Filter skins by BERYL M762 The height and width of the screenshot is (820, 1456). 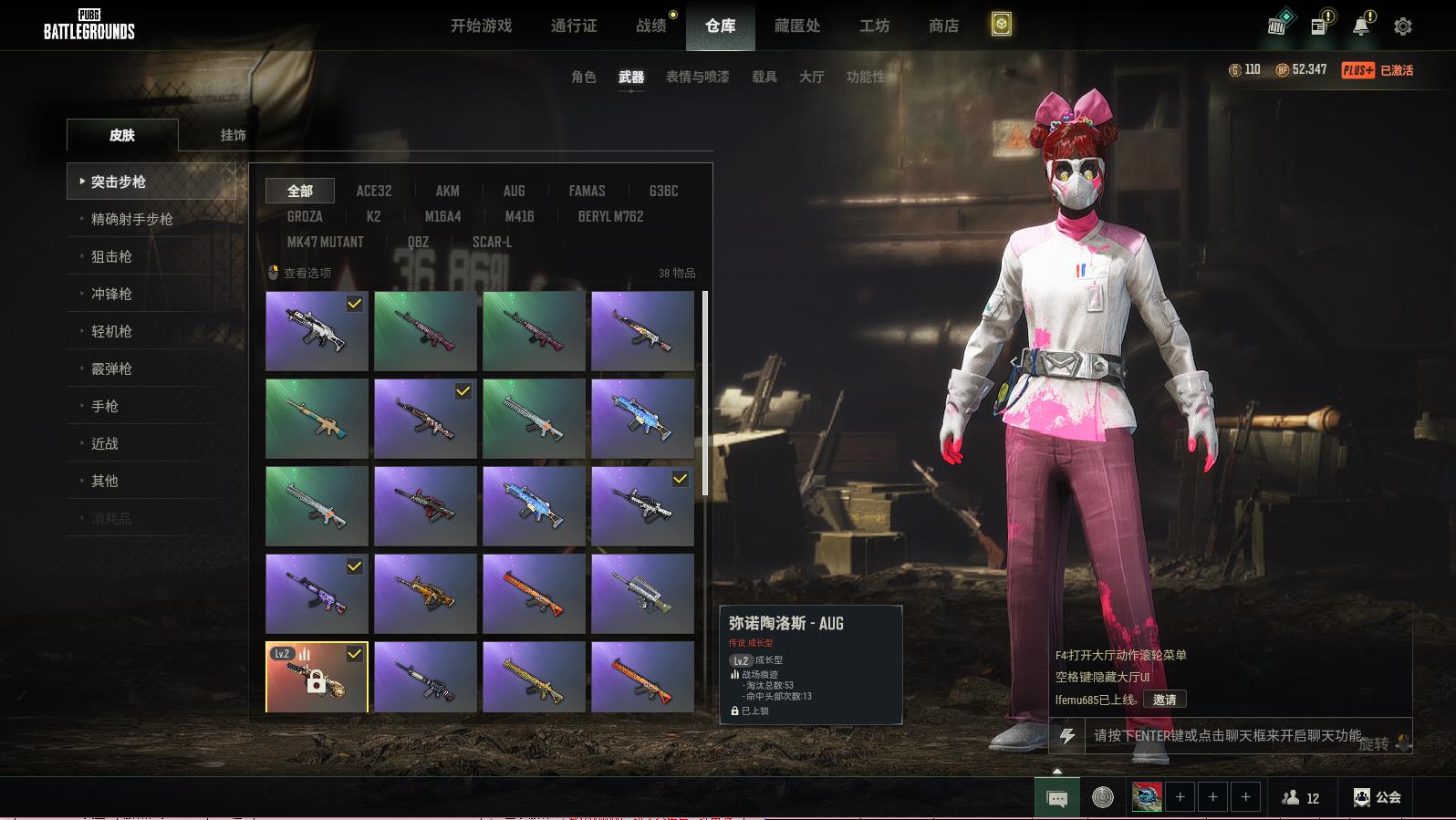click(610, 216)
